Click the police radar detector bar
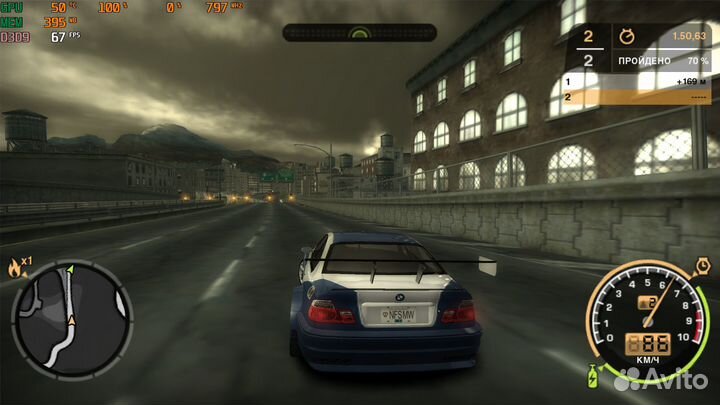 359,33
